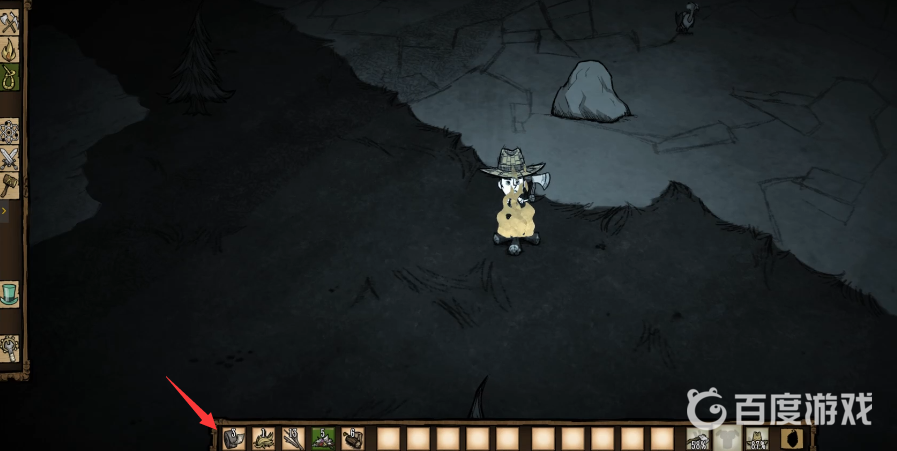
Task: Pick the cut grass inventory slot
Action: 264,438
